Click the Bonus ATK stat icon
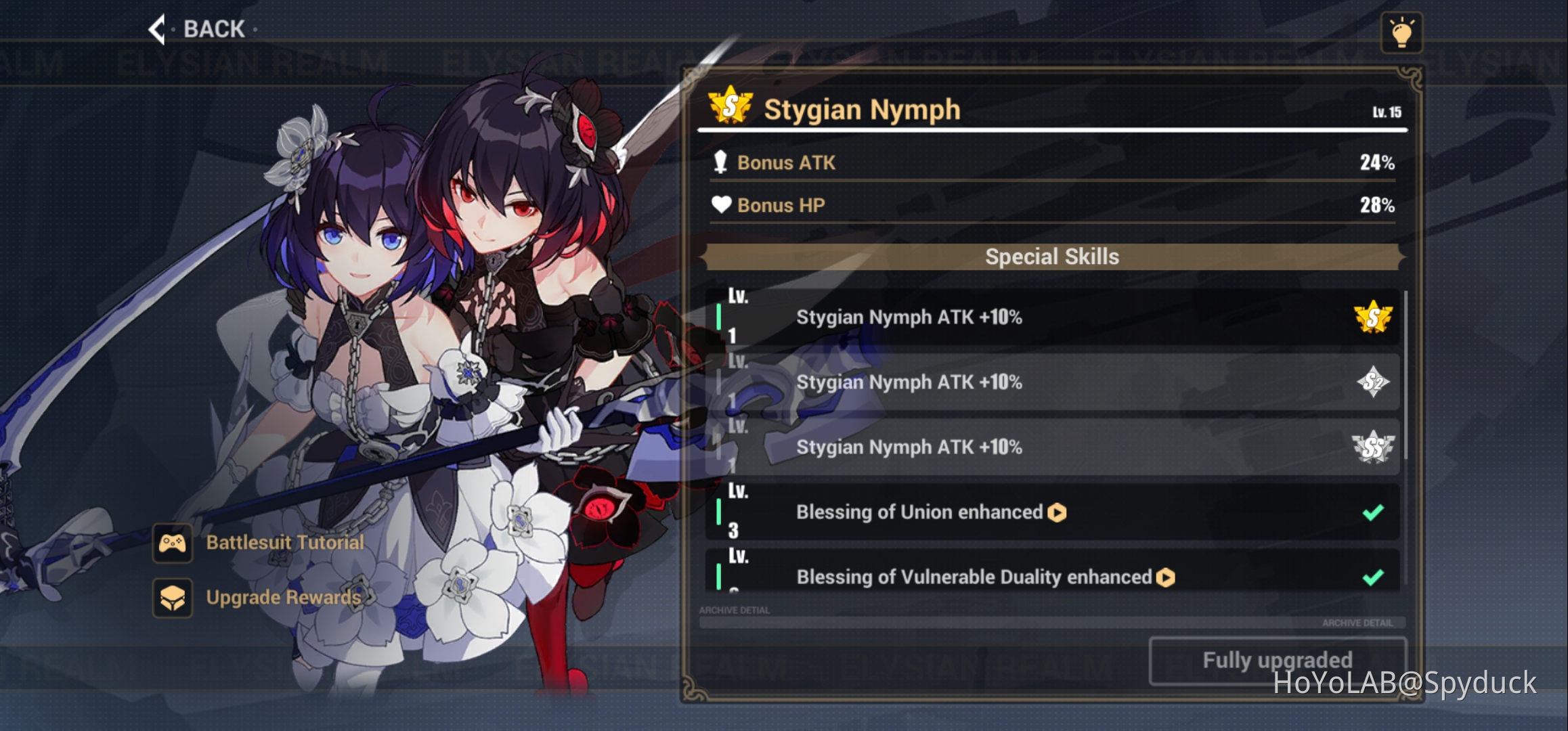Viewport: 1568px width, 731px height. (x=720, y=162)
